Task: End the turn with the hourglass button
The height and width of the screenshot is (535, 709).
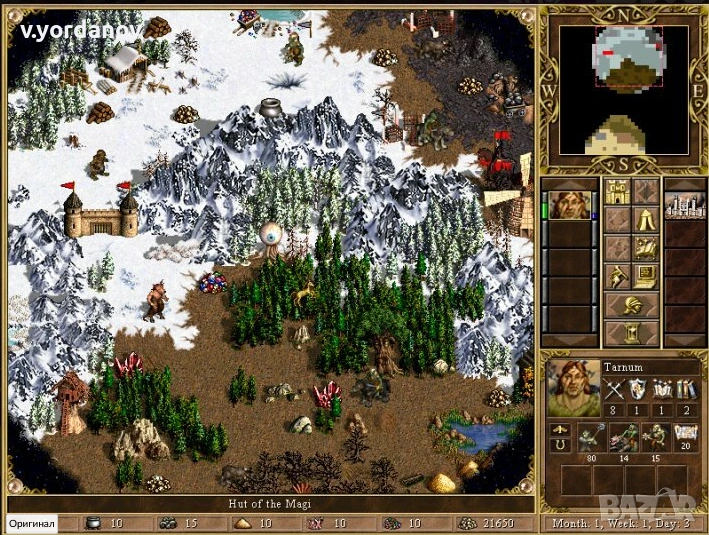Action: (632, 332)
